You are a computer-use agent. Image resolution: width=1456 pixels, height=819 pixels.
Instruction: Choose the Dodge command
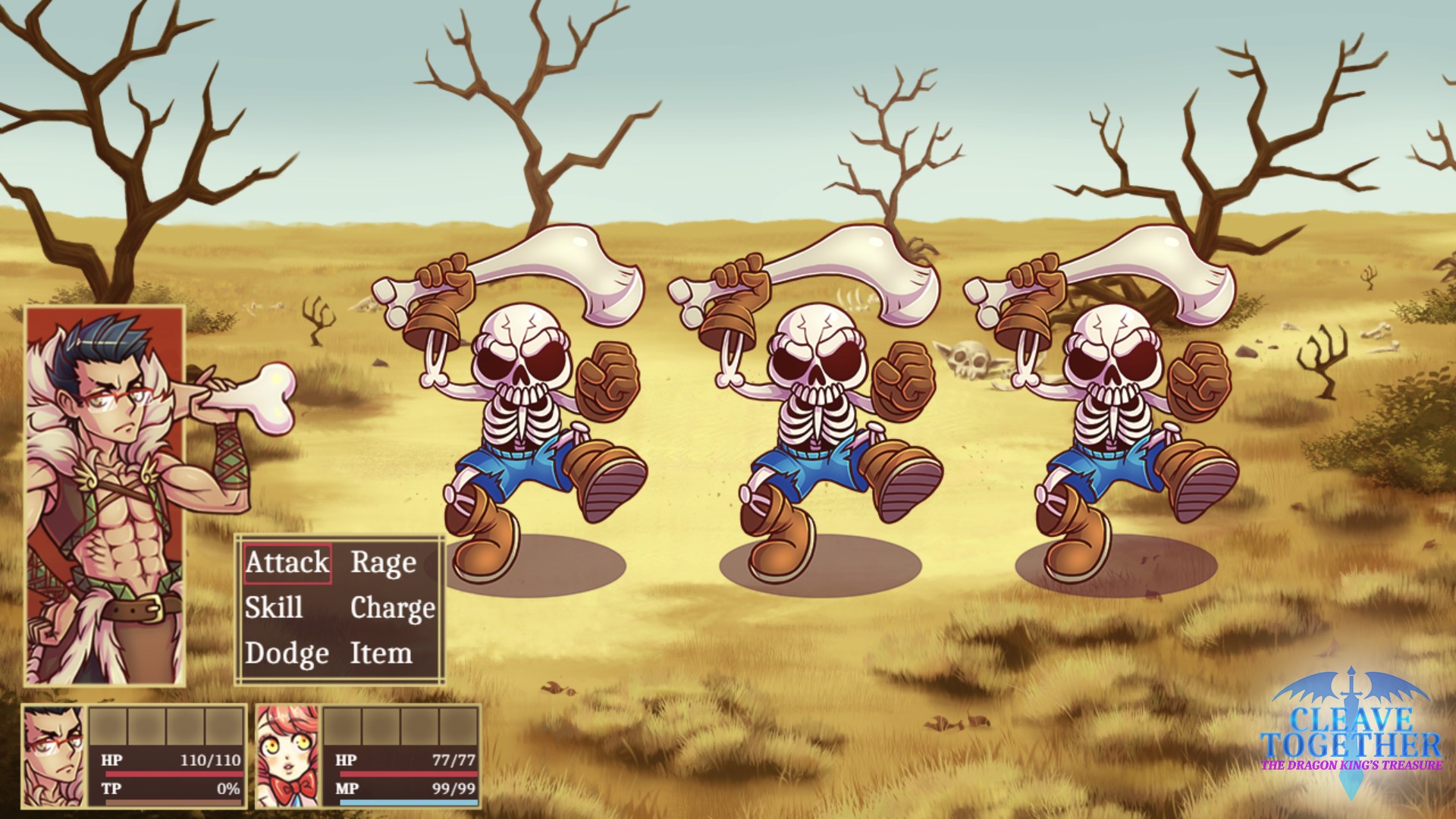(x=287, y=654)
